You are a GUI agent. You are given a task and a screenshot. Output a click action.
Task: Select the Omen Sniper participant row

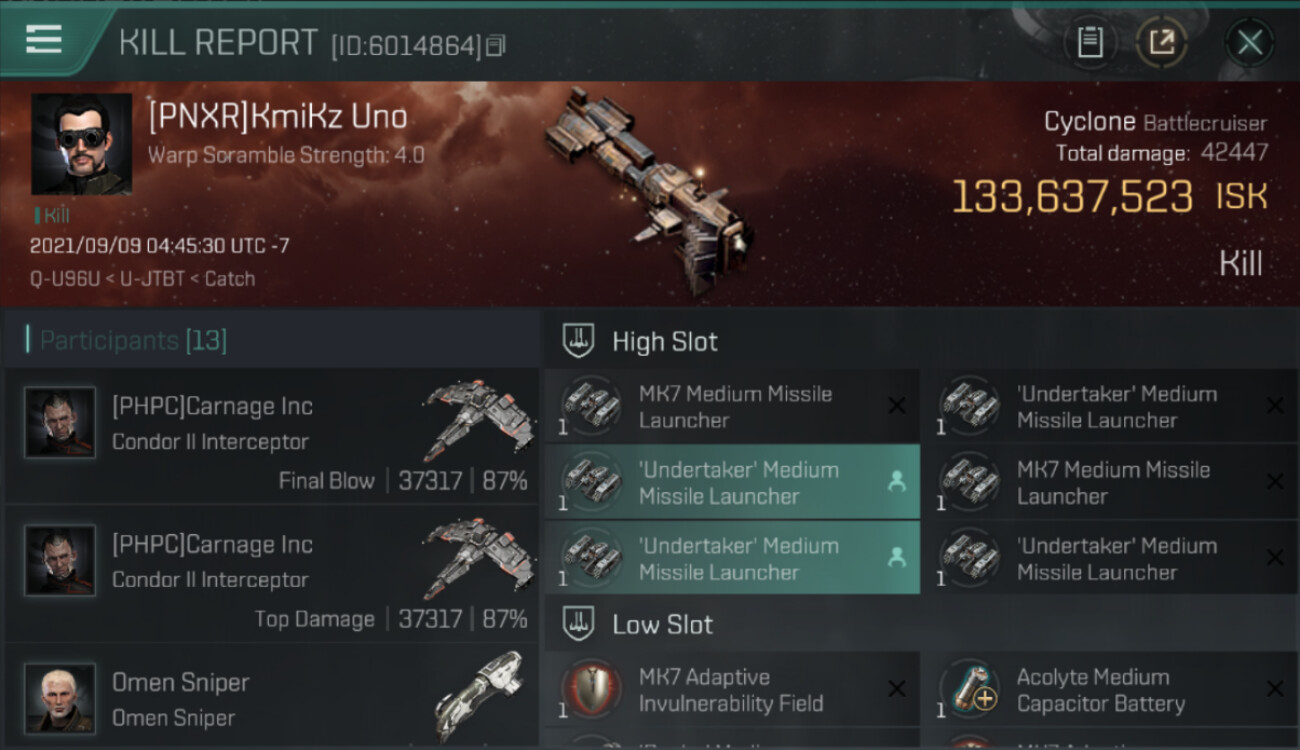[x=270, y=698]
